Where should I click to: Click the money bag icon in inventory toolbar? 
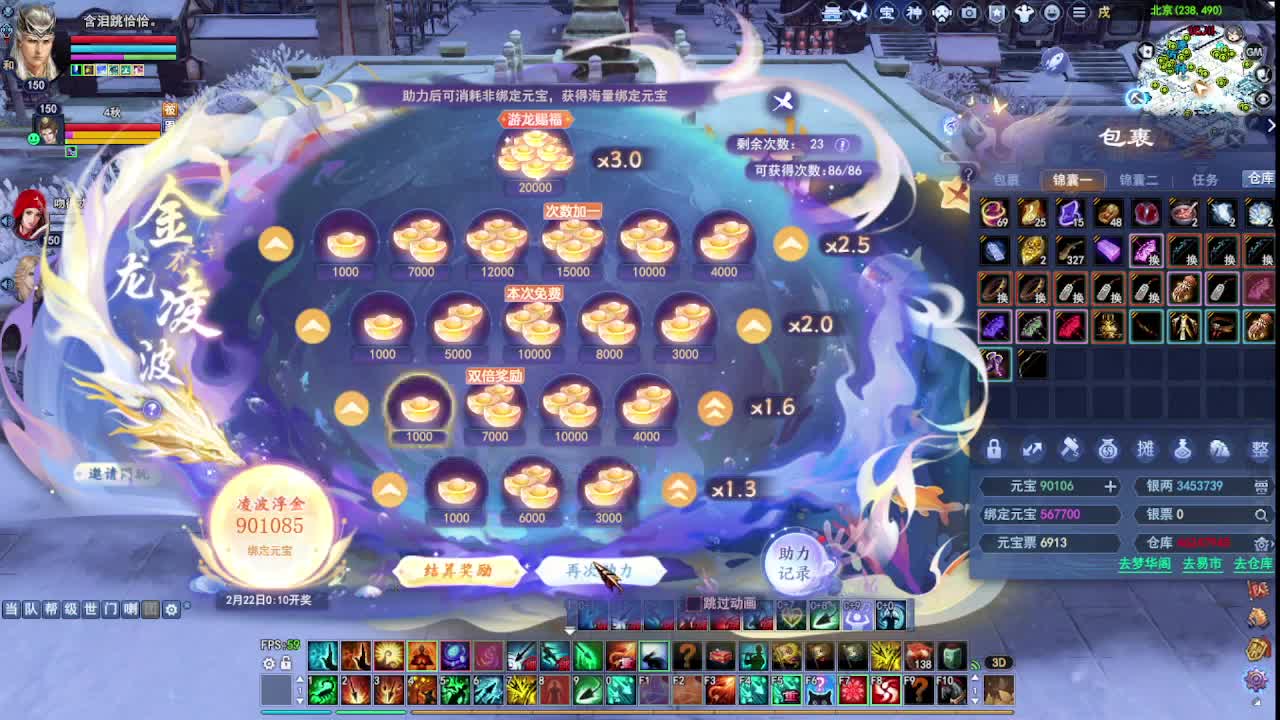[x=1106, y=449]
